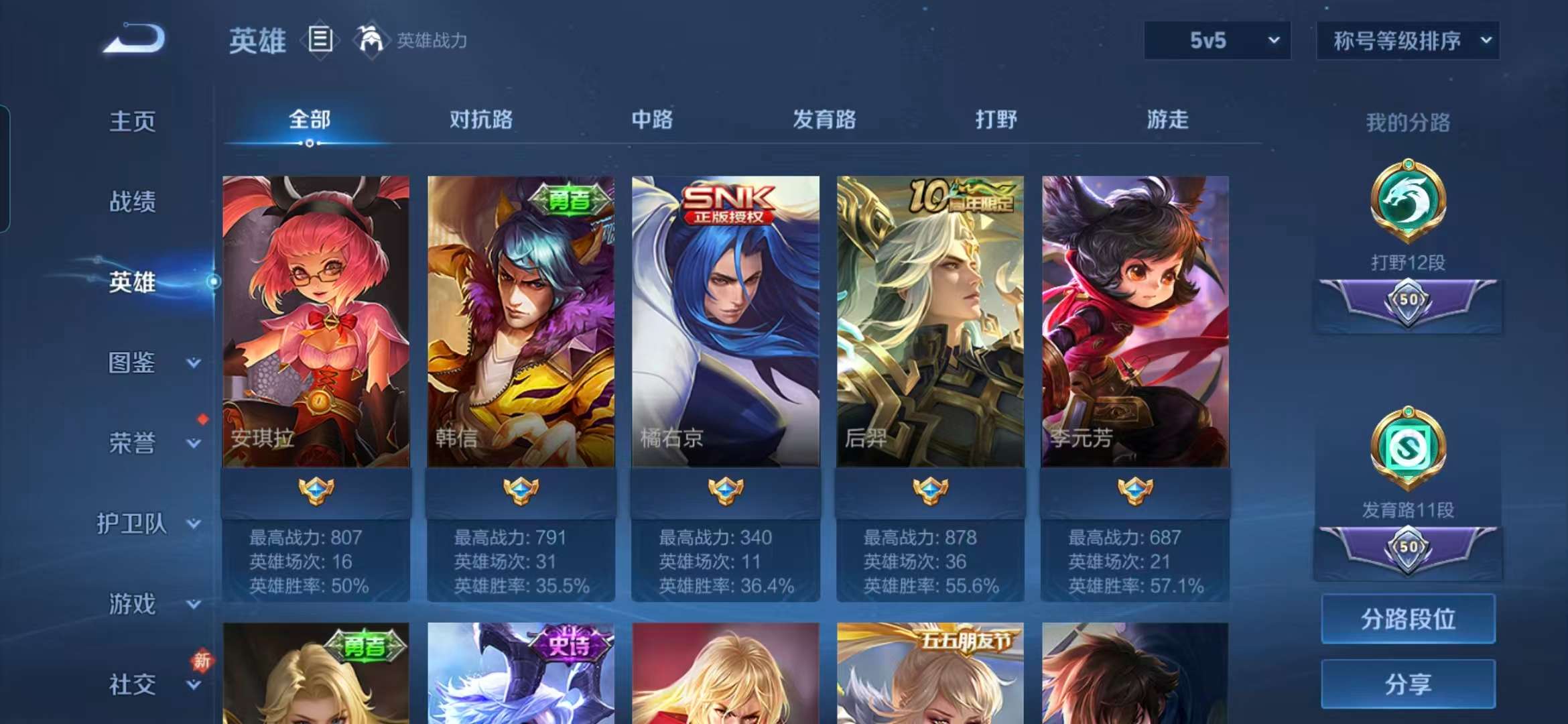
Task: Open the 称号等级排序 sorting dropdown
Action: pos(1407,41)
